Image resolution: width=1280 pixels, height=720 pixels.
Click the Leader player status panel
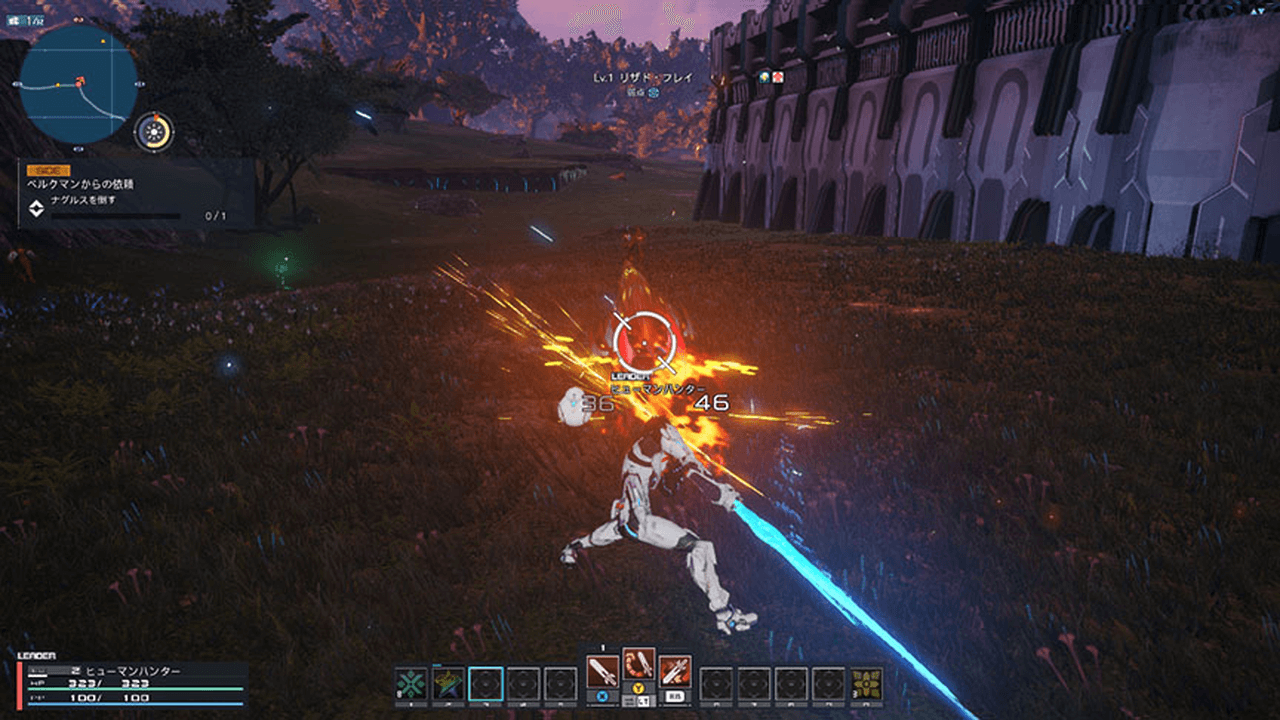point(132,684)
